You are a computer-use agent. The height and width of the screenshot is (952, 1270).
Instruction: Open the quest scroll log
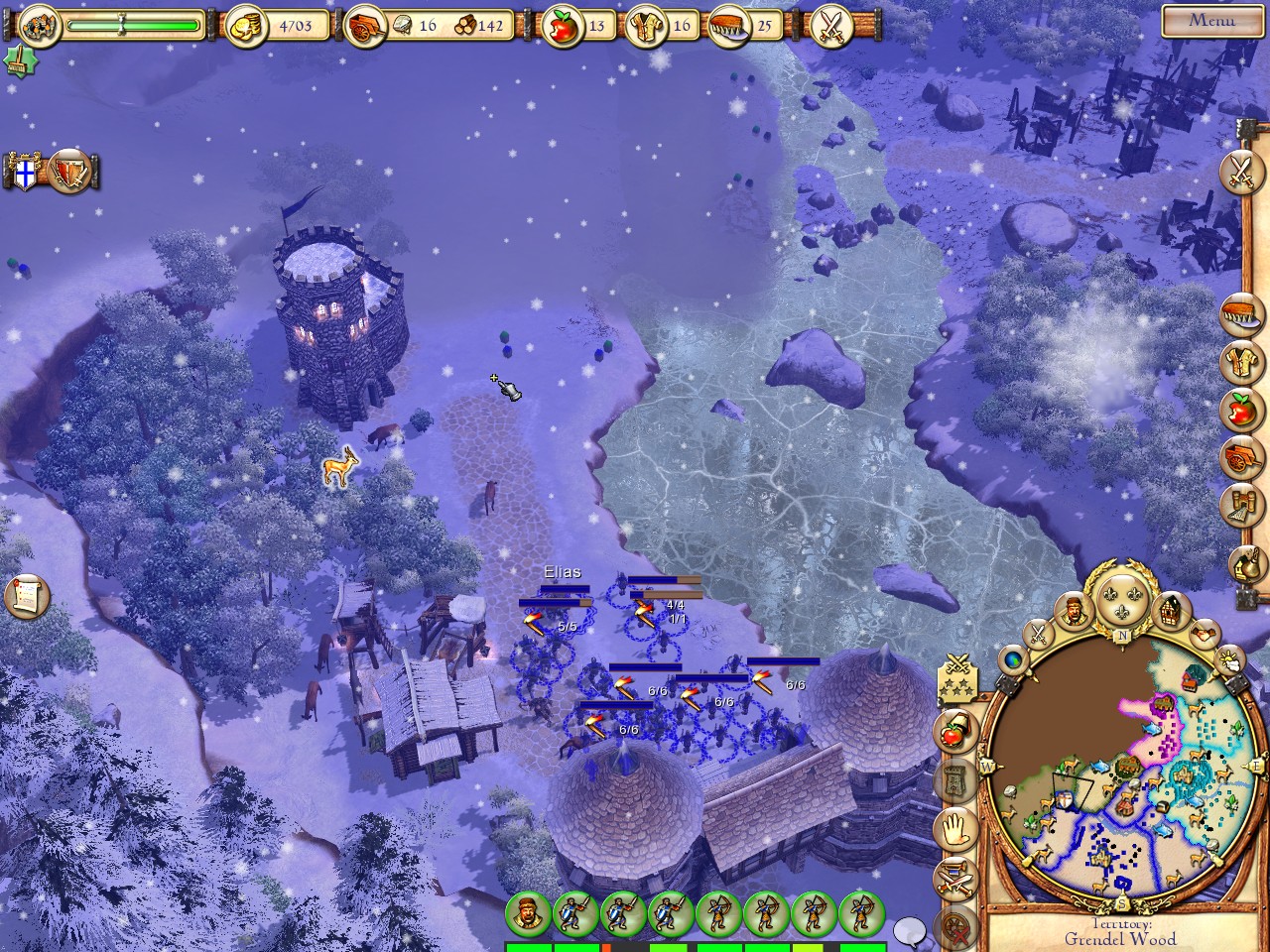(x=27, y=595)
